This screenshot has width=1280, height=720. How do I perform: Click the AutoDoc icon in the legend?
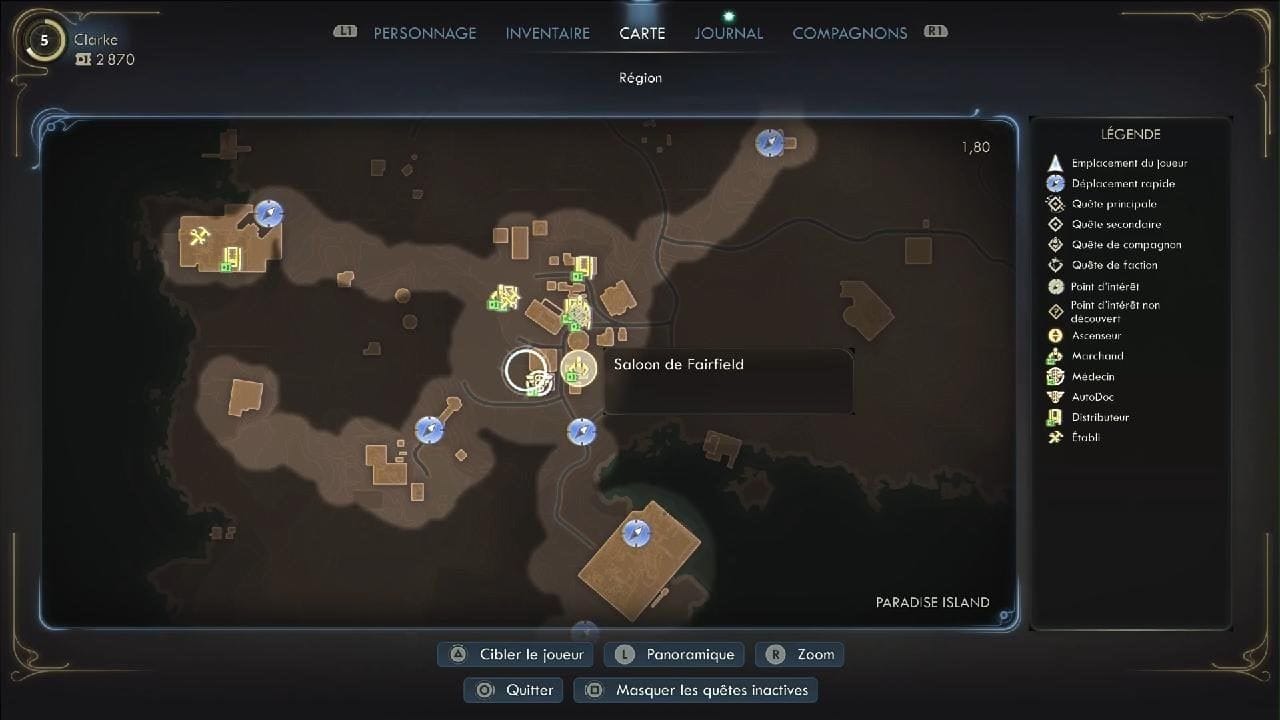(x=1055, y=397)
